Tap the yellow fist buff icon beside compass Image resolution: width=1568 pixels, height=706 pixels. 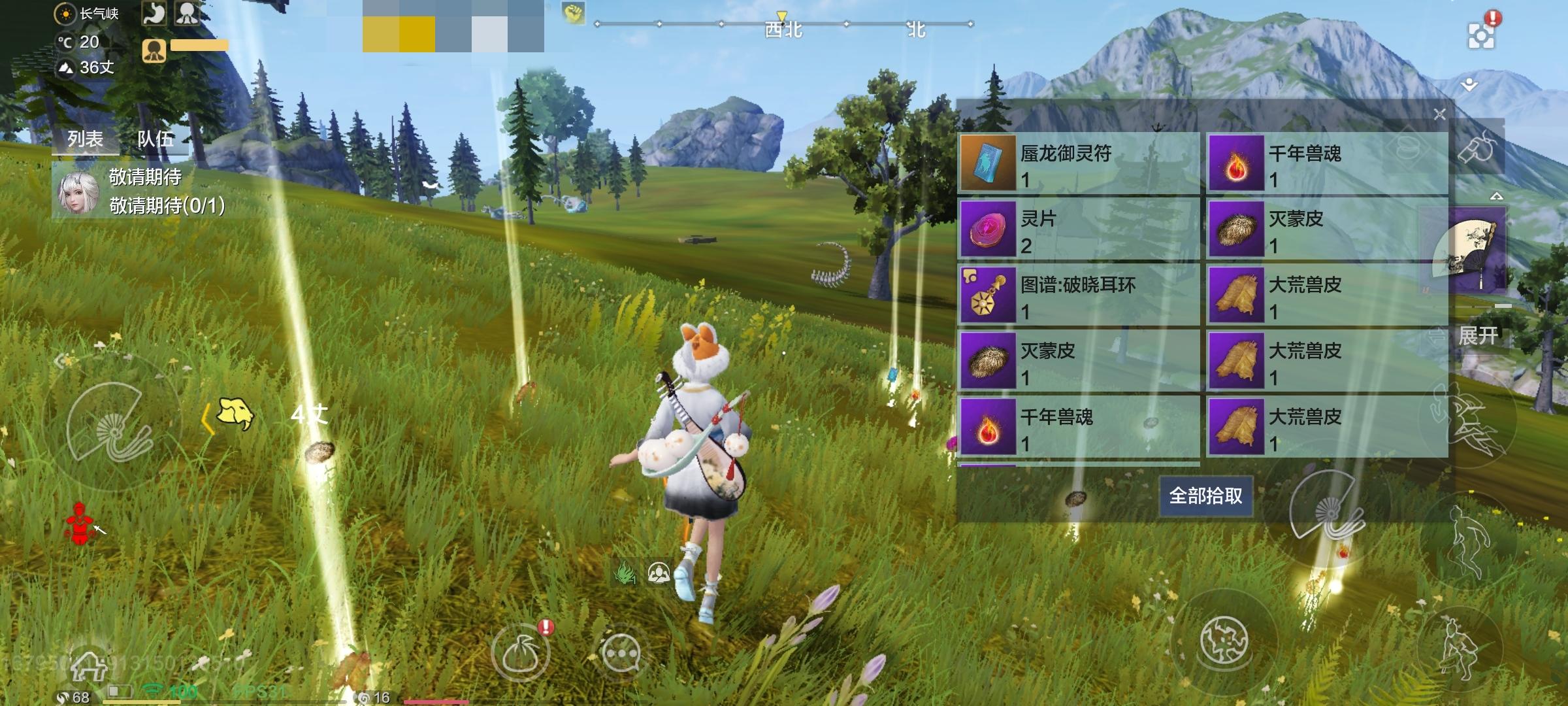574,12
